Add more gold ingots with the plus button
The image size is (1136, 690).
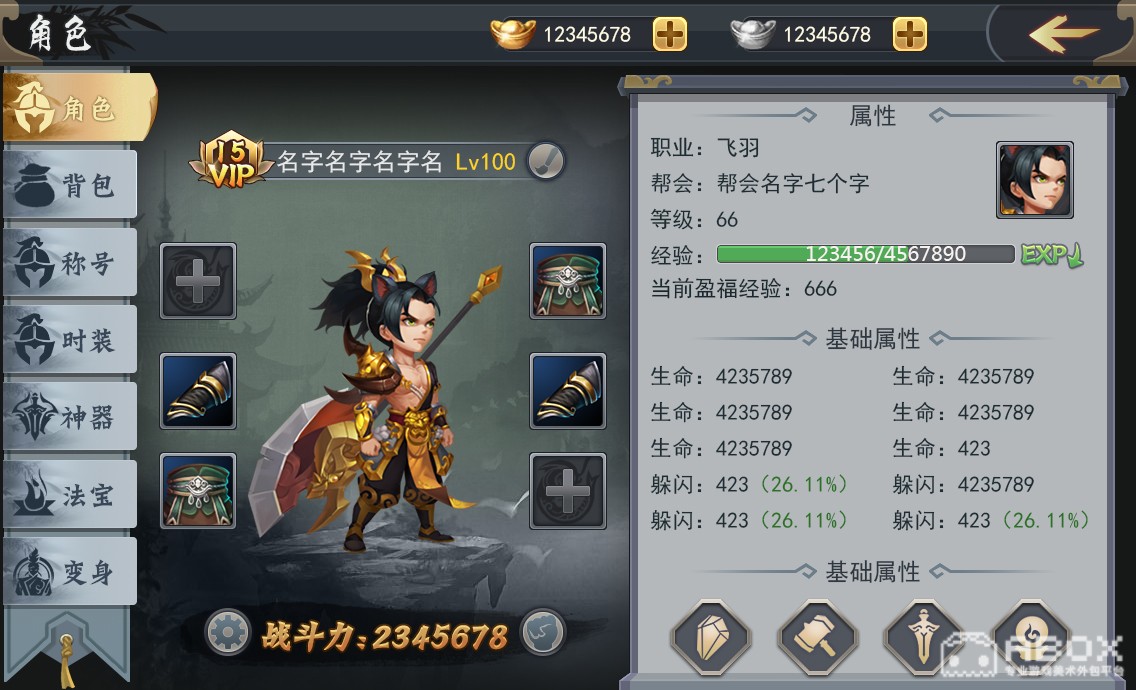(670, 34)
